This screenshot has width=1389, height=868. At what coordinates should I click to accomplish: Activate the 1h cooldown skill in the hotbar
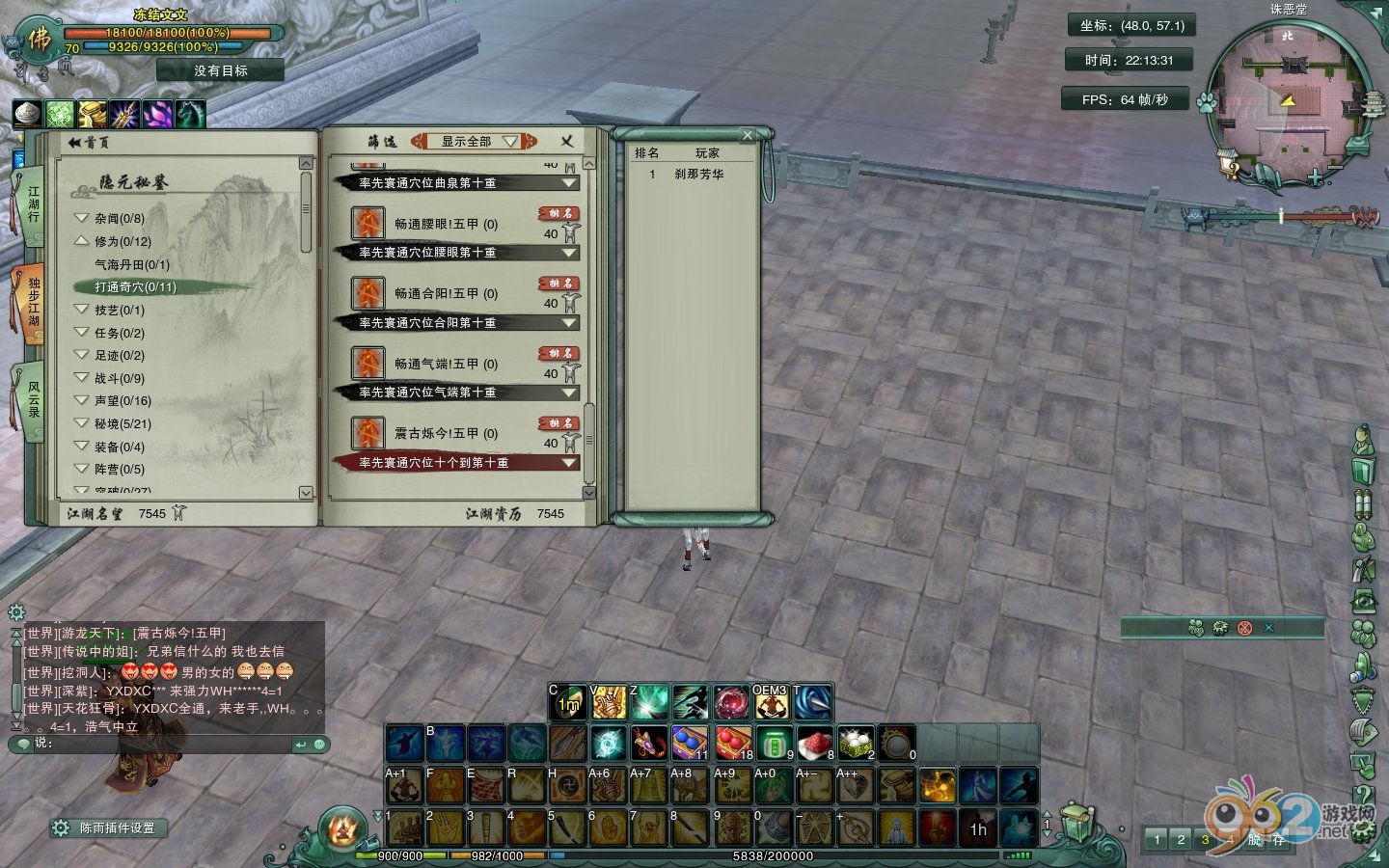pos(978,828)
